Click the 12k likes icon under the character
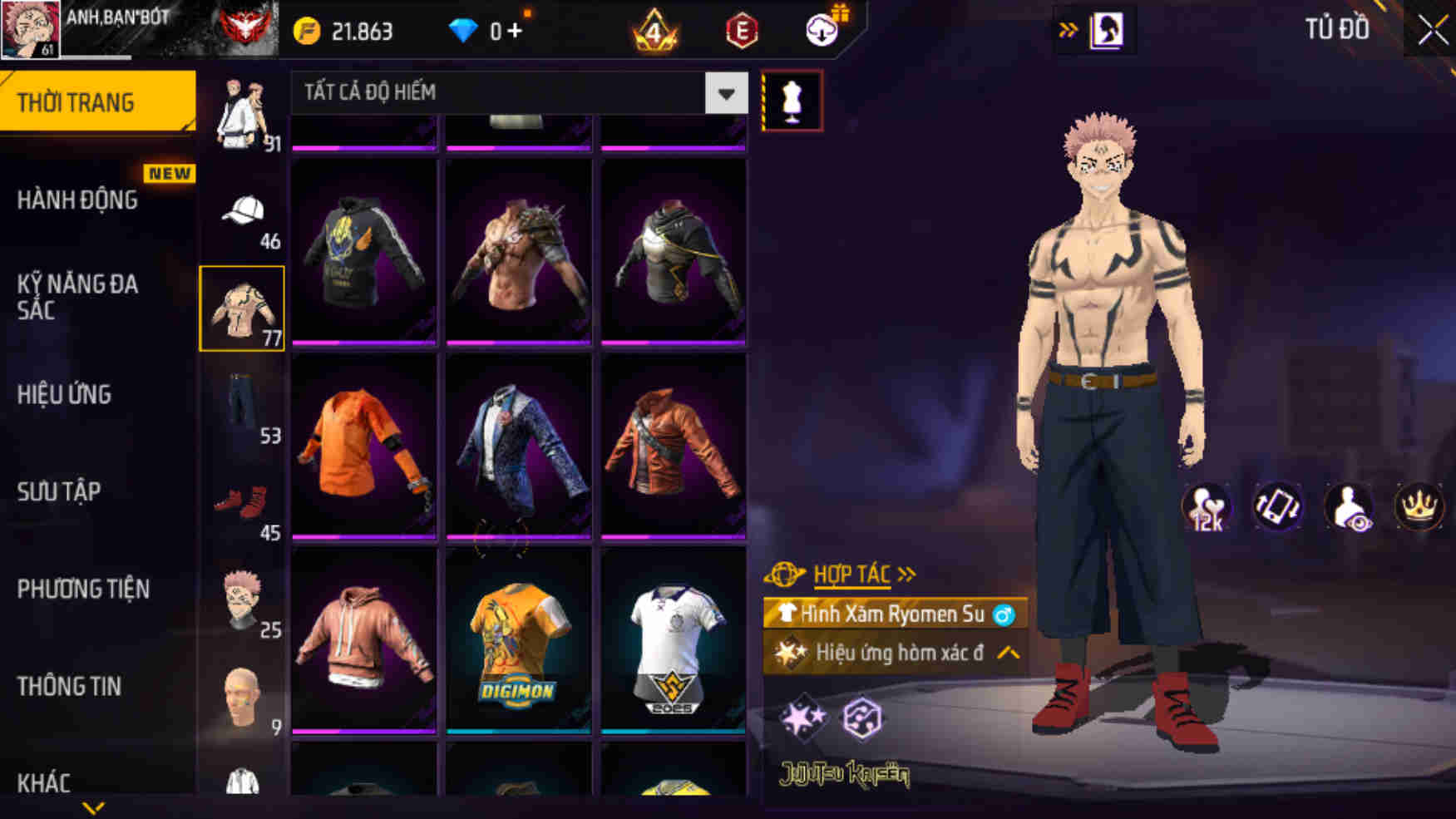Screen dimensions: 1456x819 (x=1208, y=508)
